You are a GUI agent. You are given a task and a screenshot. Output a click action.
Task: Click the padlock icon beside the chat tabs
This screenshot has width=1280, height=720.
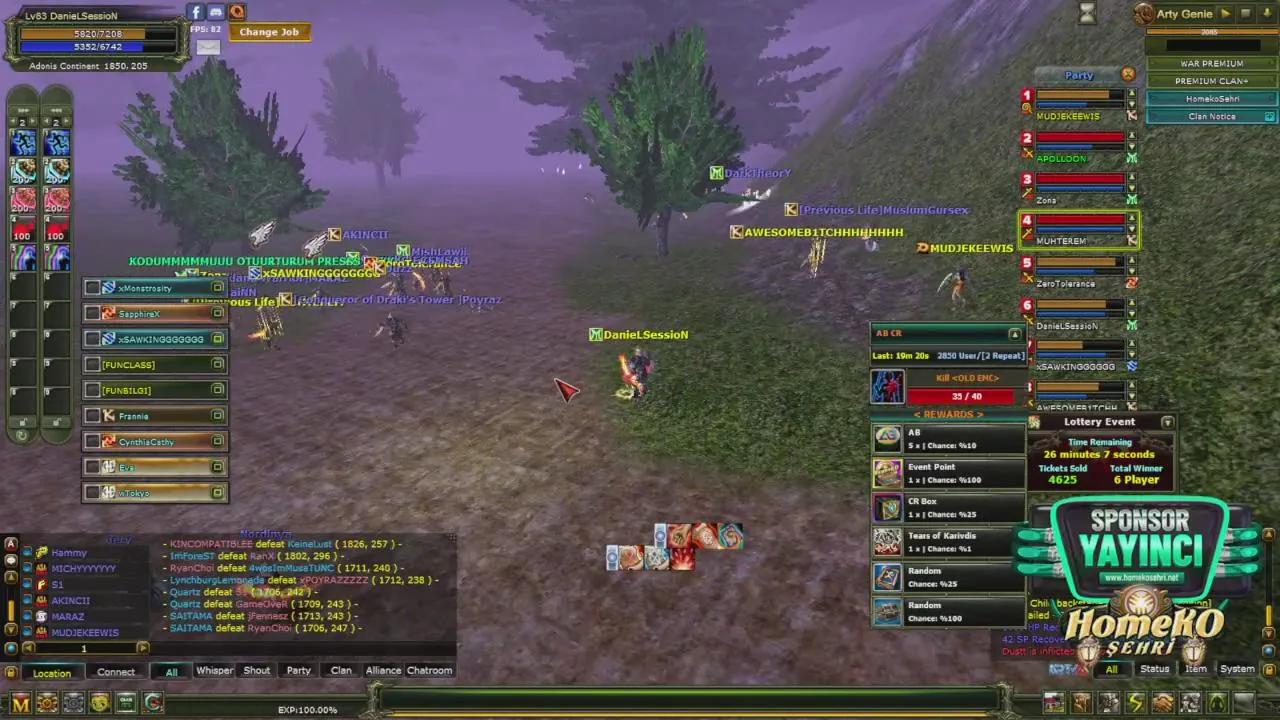click(10, 671)
